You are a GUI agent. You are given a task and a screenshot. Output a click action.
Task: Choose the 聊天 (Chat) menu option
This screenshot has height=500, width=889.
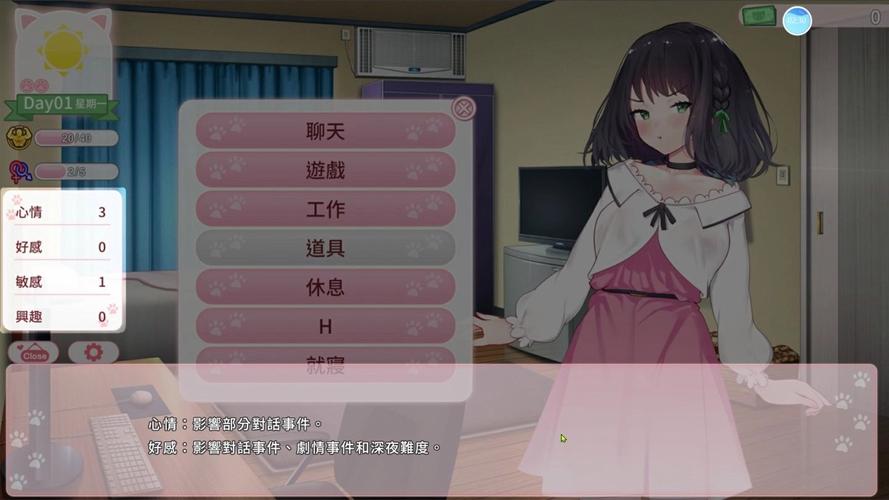pyautogui.click(x=325, y=131)
